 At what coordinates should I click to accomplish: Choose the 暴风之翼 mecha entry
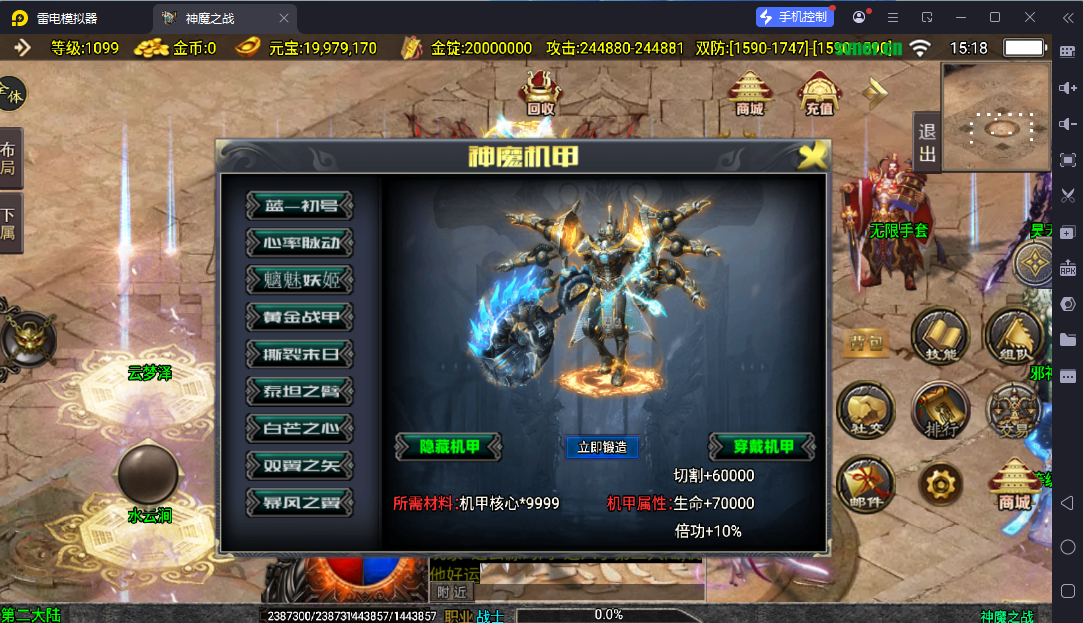[300, 502]
